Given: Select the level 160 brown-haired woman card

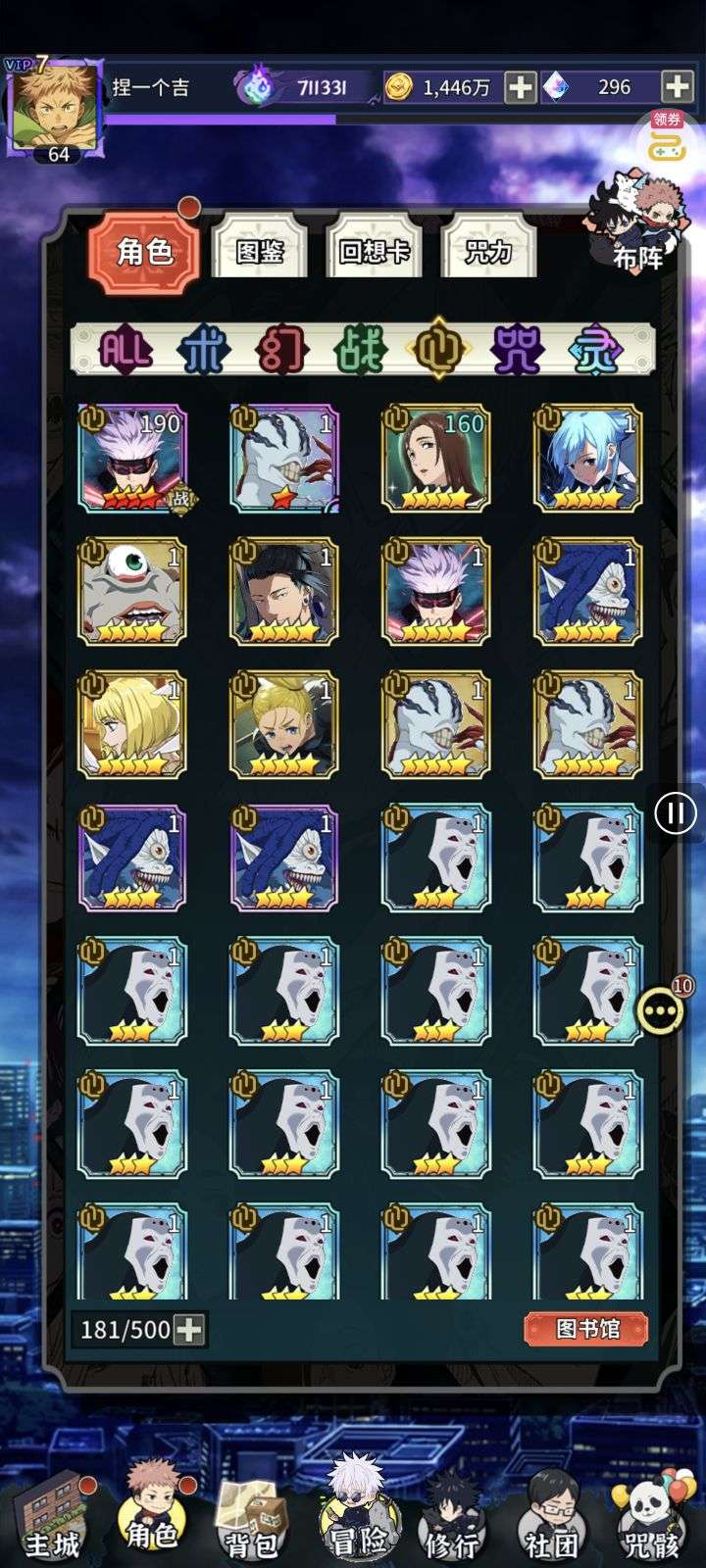Looking at the screenshot, I should point(435,458).
